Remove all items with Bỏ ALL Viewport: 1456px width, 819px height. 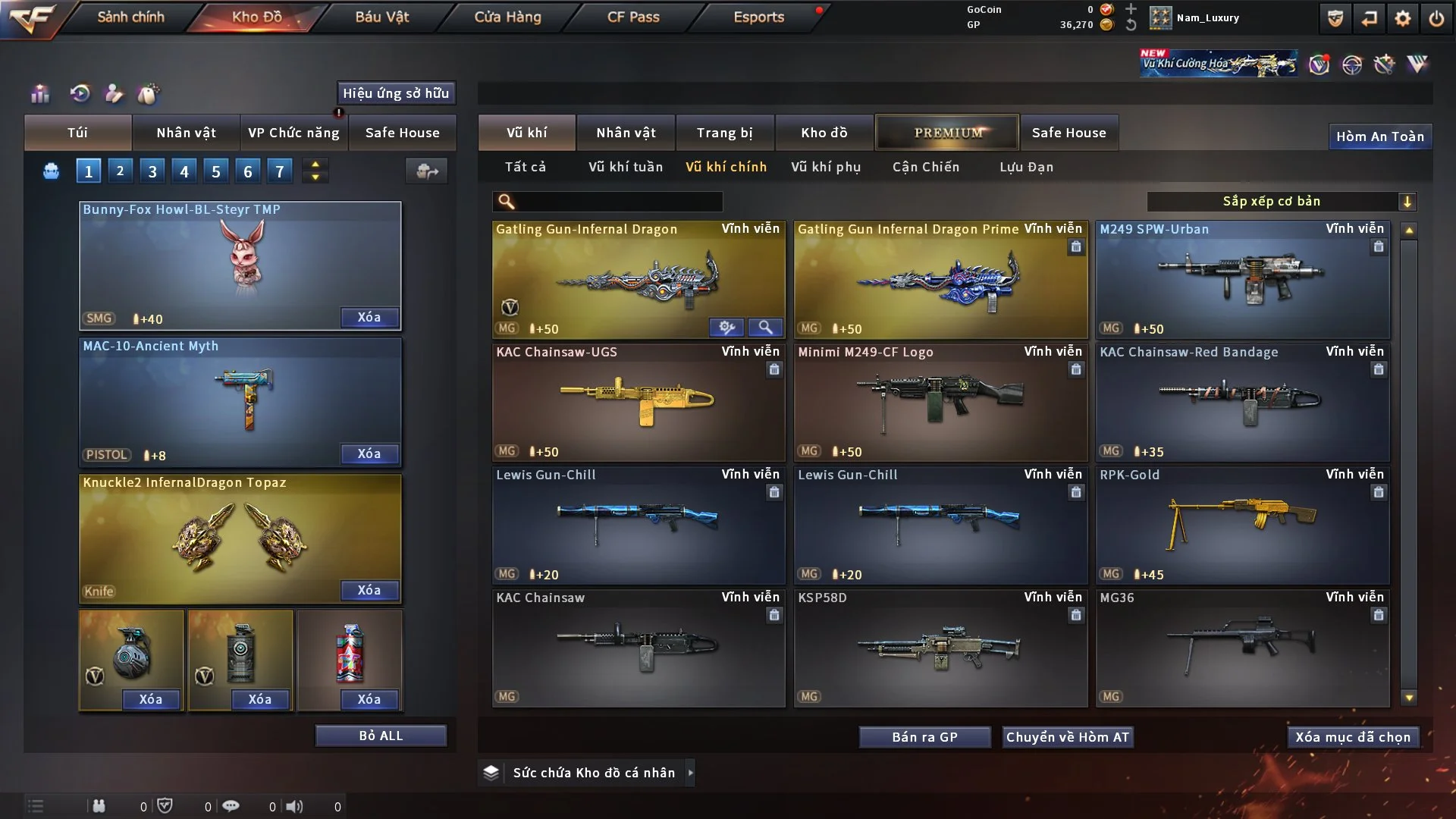point(381,736)
